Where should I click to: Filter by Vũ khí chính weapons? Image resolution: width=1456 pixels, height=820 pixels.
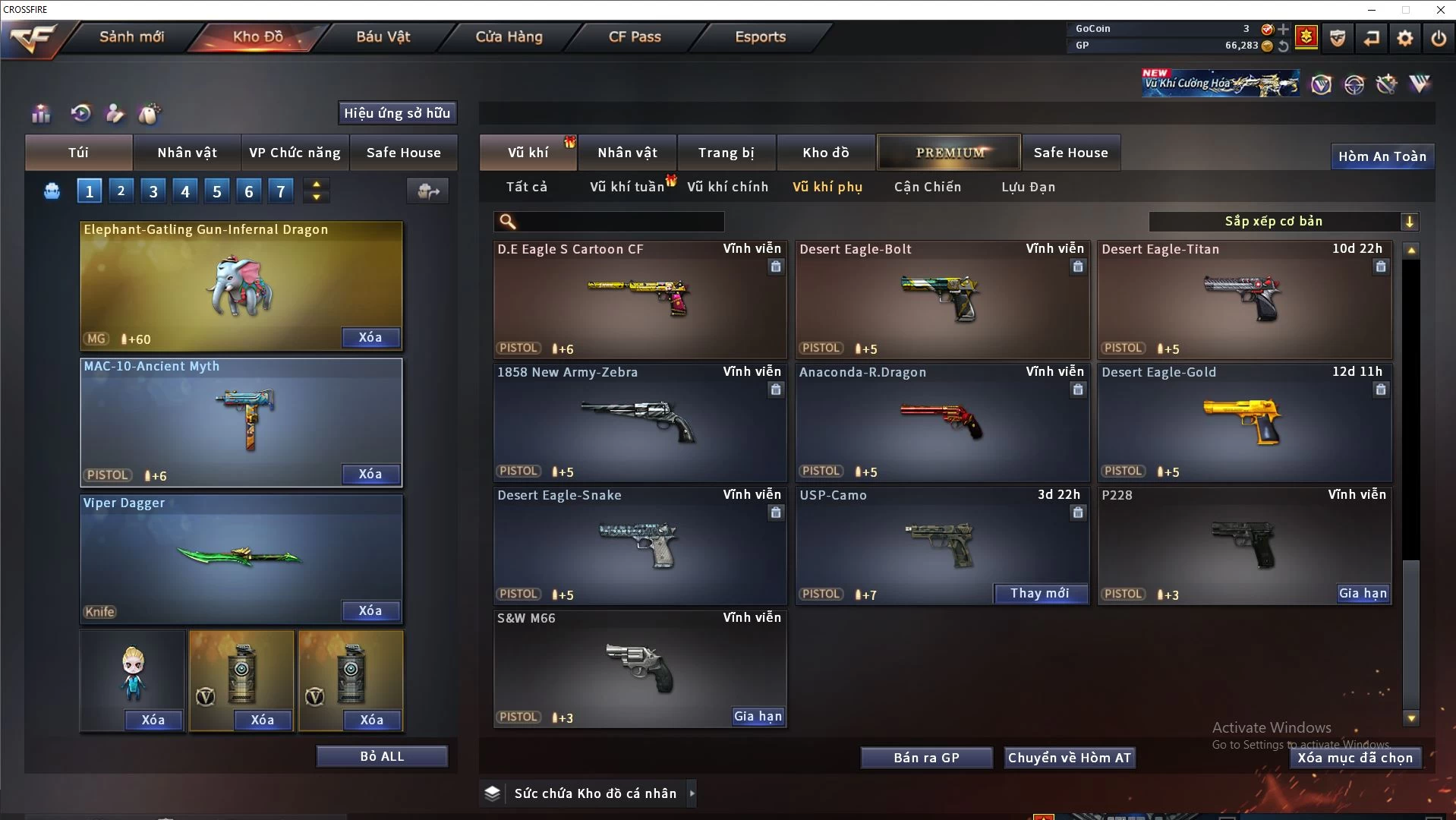[x=727, y=187]
